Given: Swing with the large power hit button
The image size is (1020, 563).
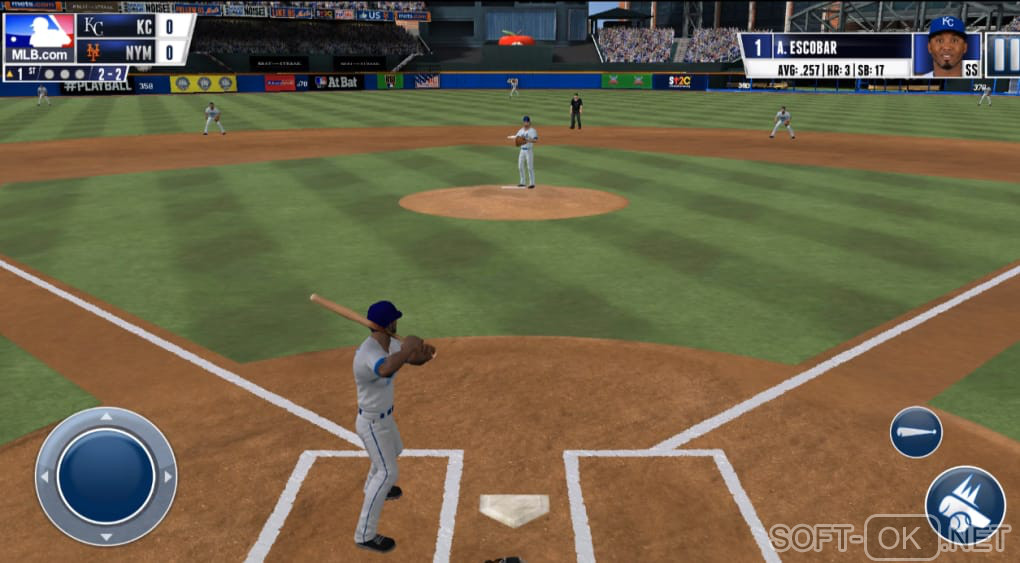Looking at the screenshot, I should click(x=964, y=505).
